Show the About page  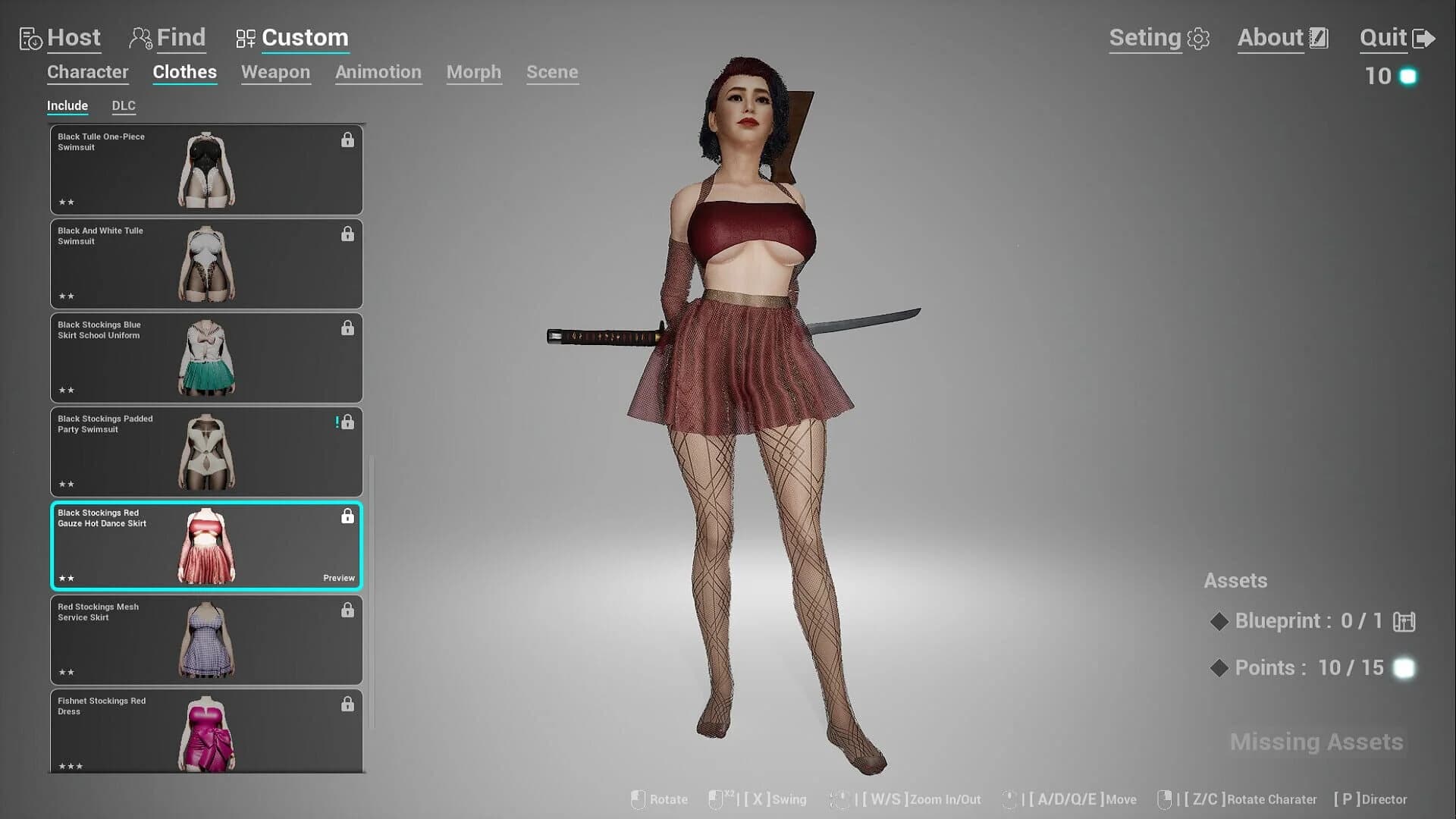pyautogui.click(x=1282, y=38)
